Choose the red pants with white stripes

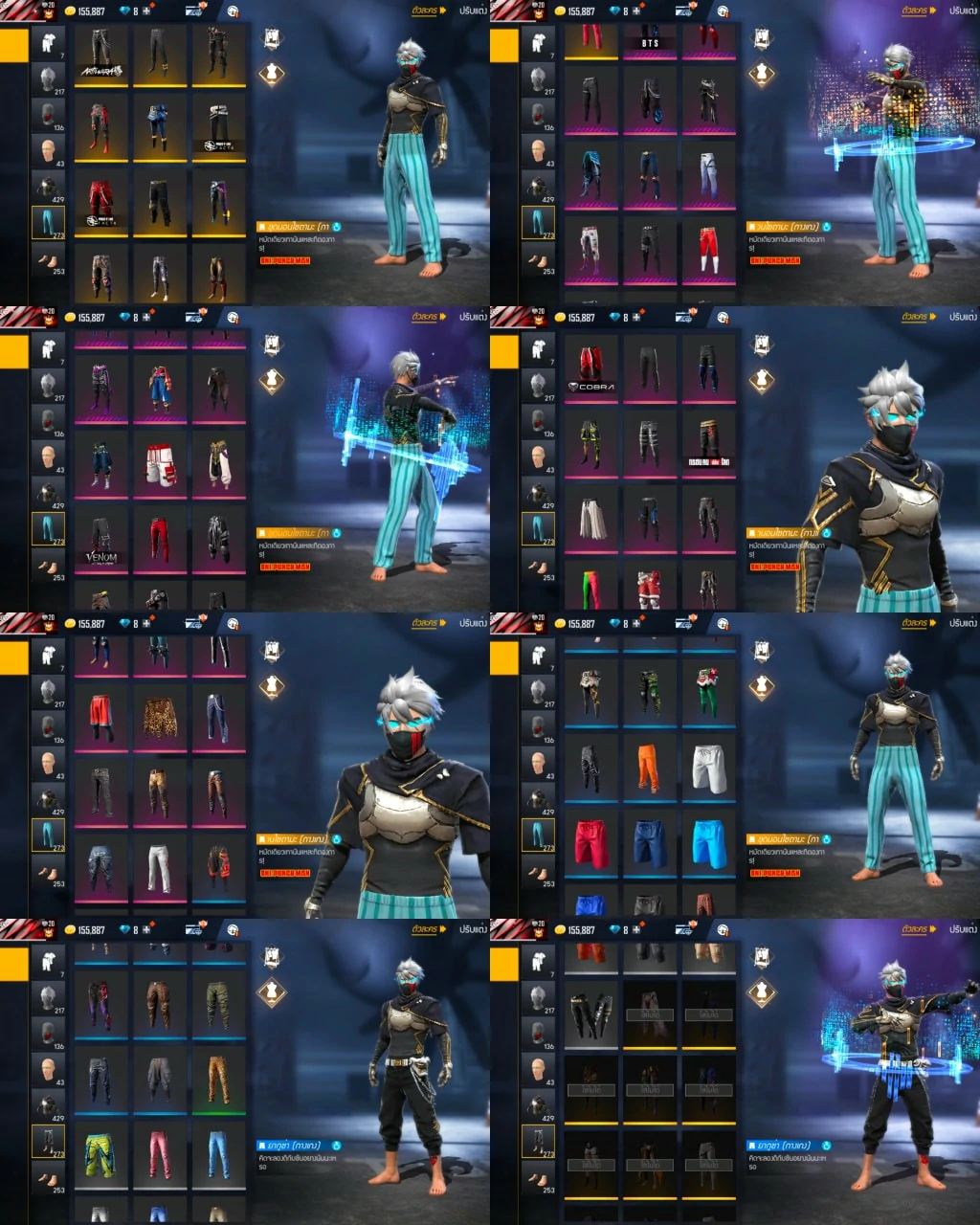tap(708, 251)
